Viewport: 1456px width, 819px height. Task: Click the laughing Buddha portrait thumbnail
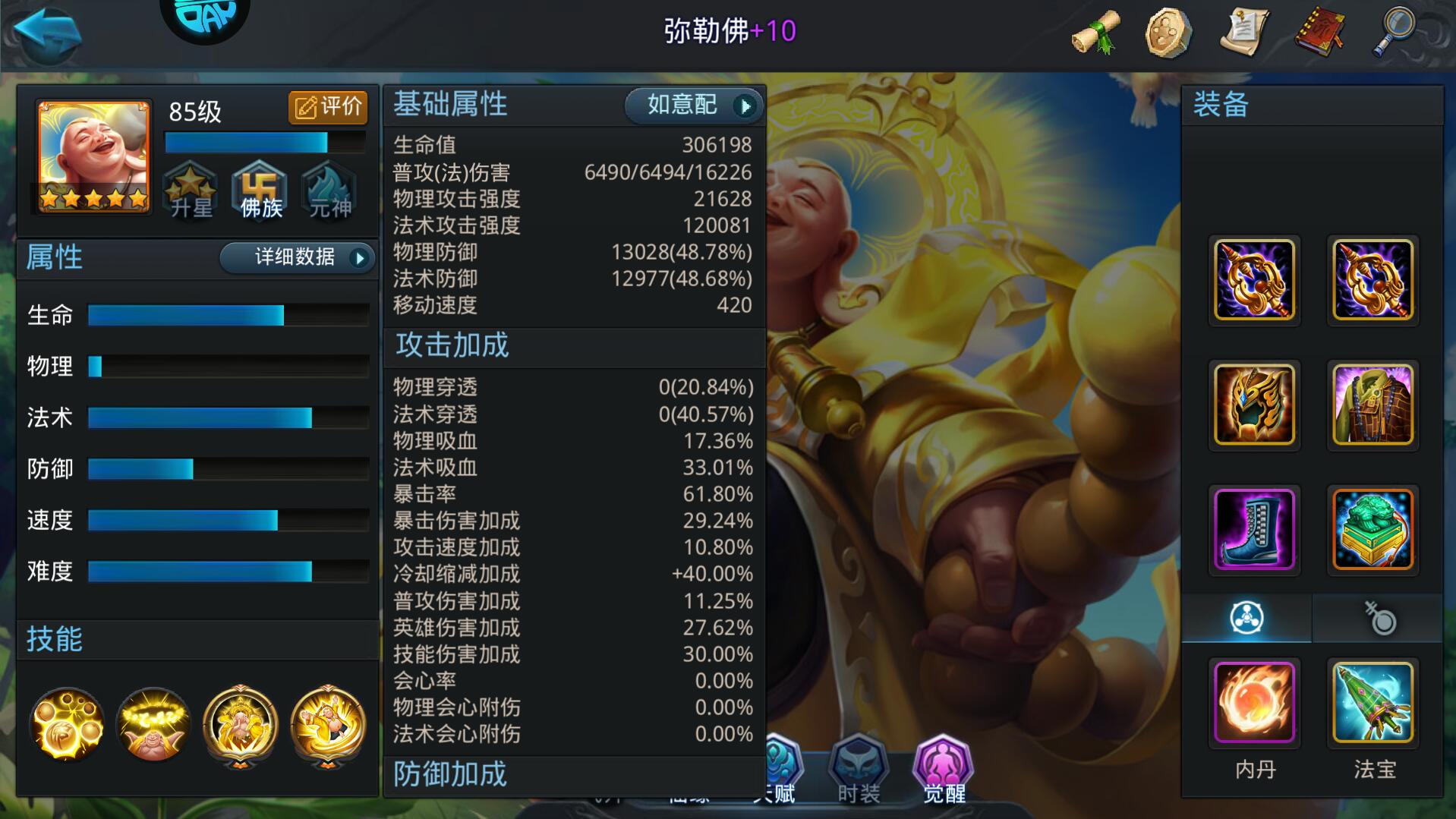tap(90, 157)
